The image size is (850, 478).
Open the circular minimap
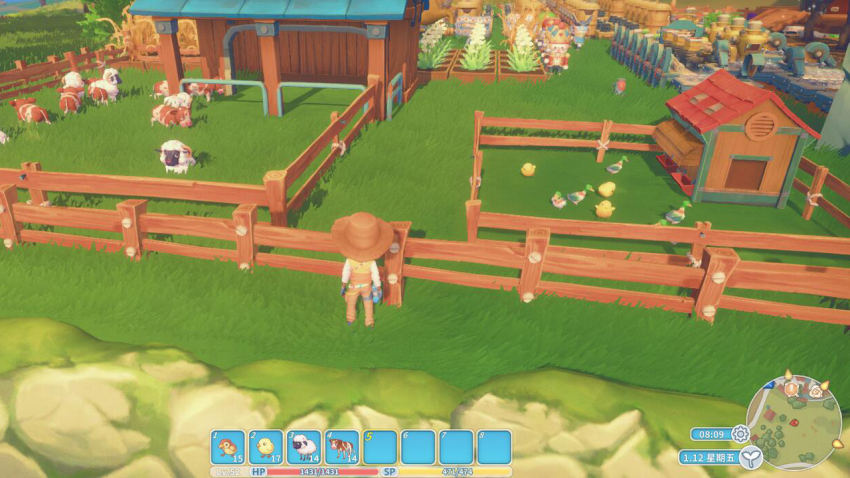click(792, 422)
